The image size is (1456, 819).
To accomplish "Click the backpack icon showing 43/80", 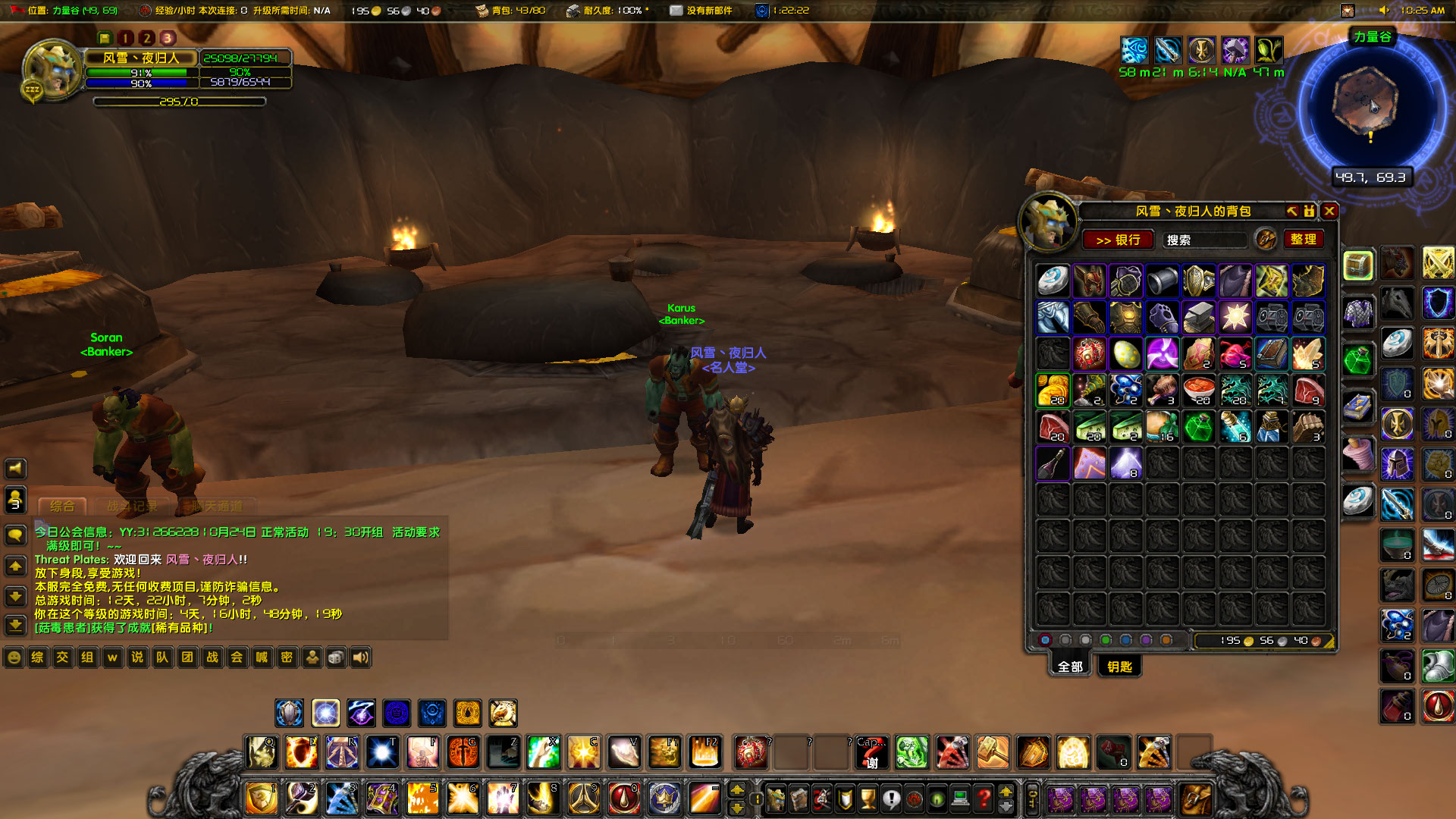I will pyautogui.click(x=481, y=11).
